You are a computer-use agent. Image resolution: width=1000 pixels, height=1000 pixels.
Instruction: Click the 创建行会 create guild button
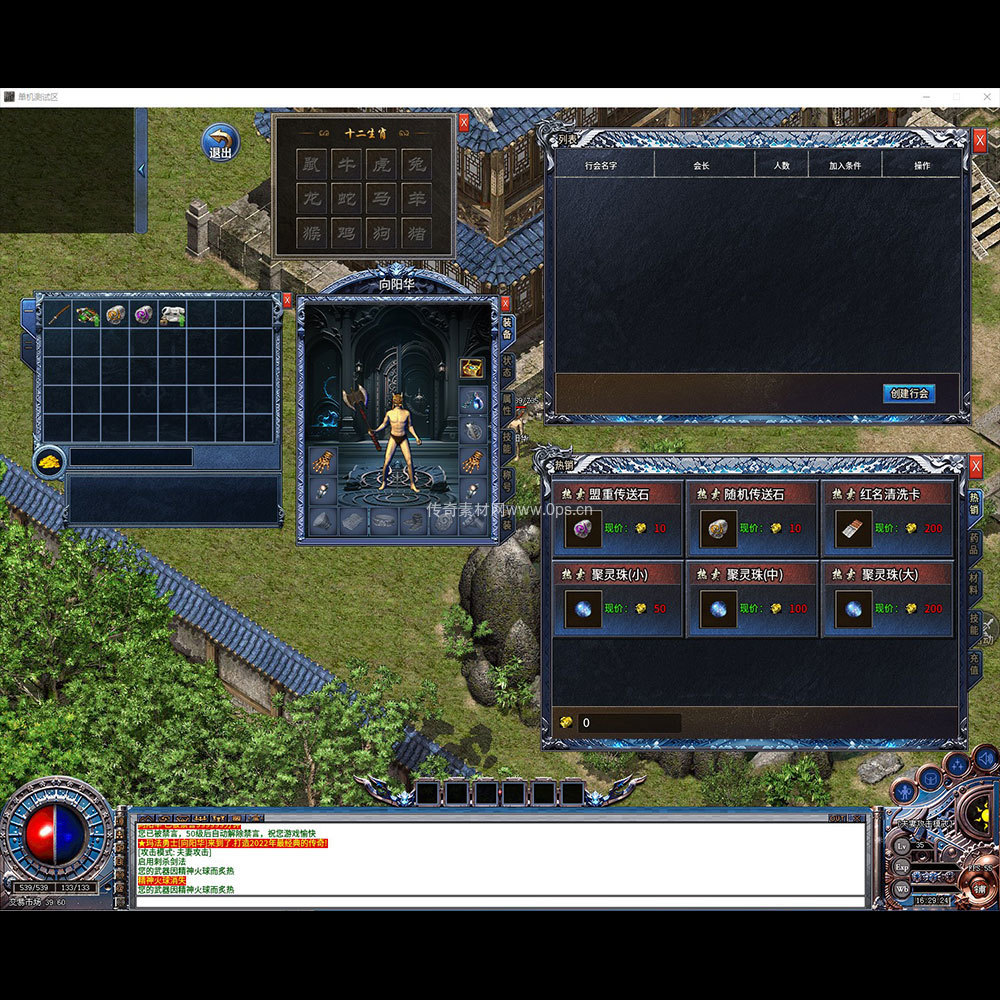click(x=909, y=393)
